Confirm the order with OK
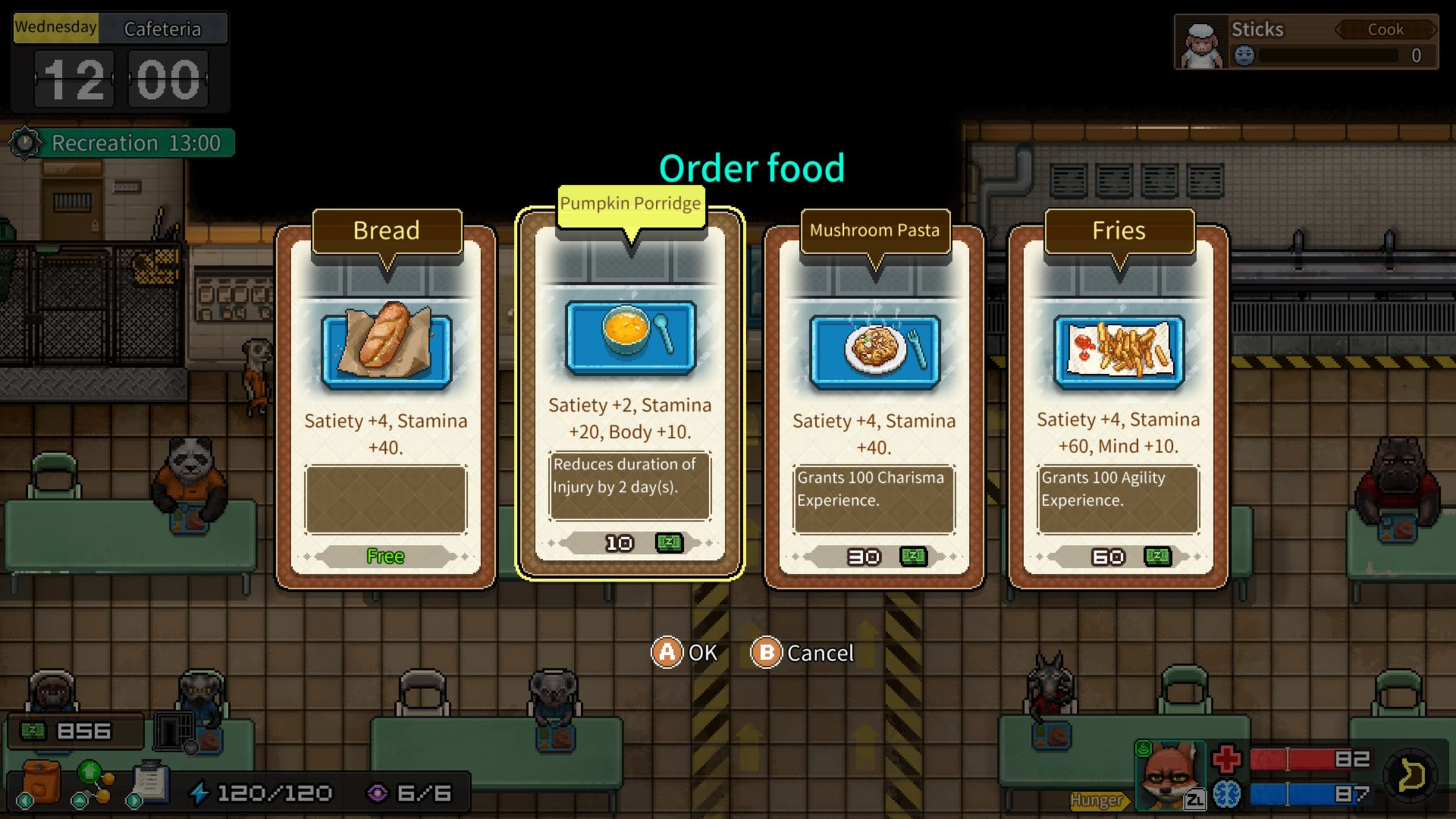1456x819 pixels. [x=684, y=653]
